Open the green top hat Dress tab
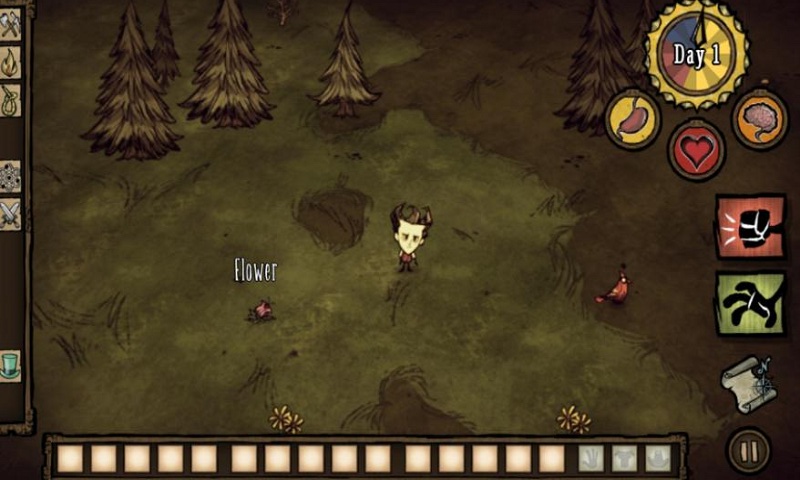The image size is (800, 480). 10,363
